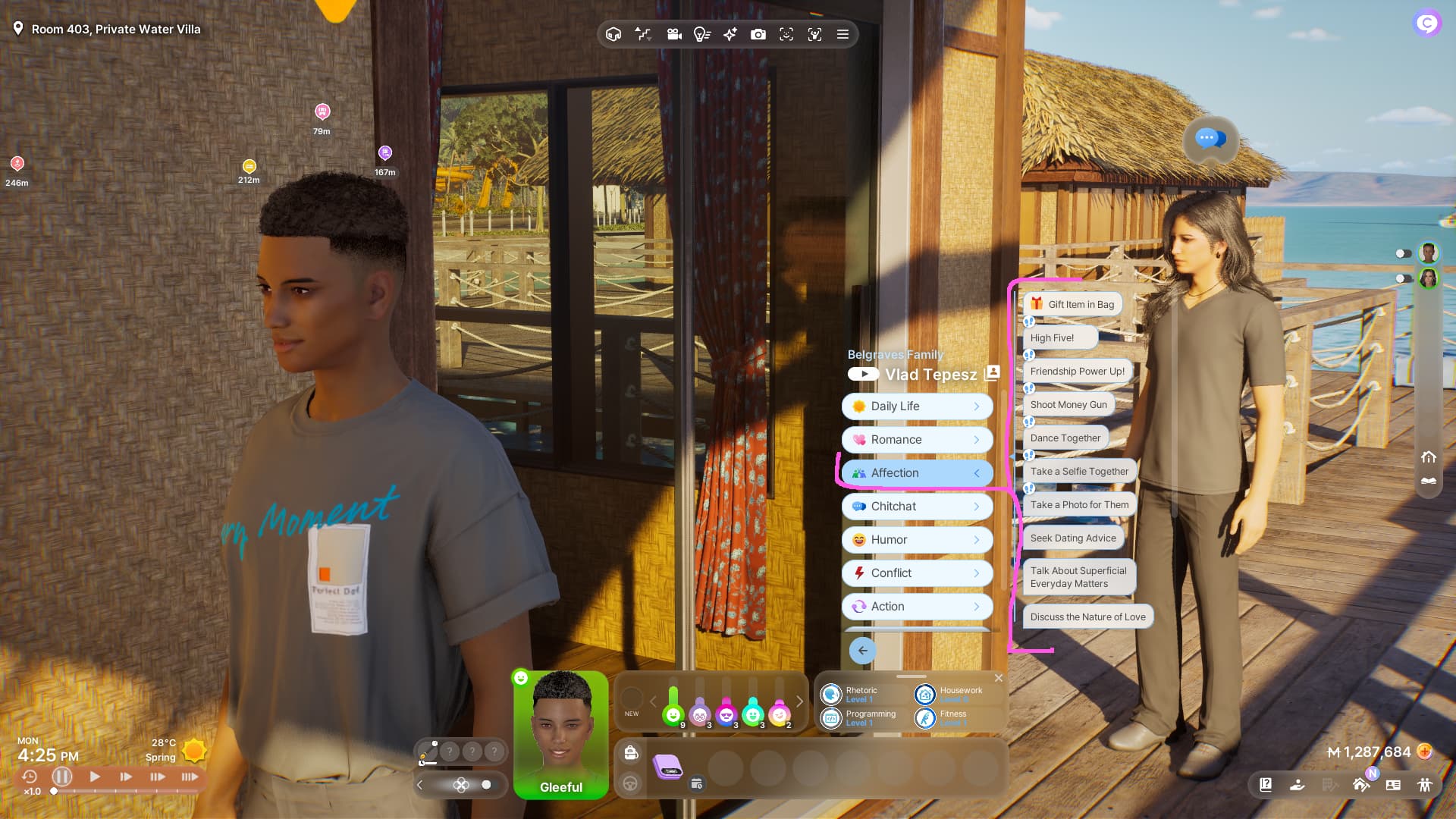Open the Chitchat category
This screenshot has height=819, width=1456.
pyautogui.click(x=917, y=507)
